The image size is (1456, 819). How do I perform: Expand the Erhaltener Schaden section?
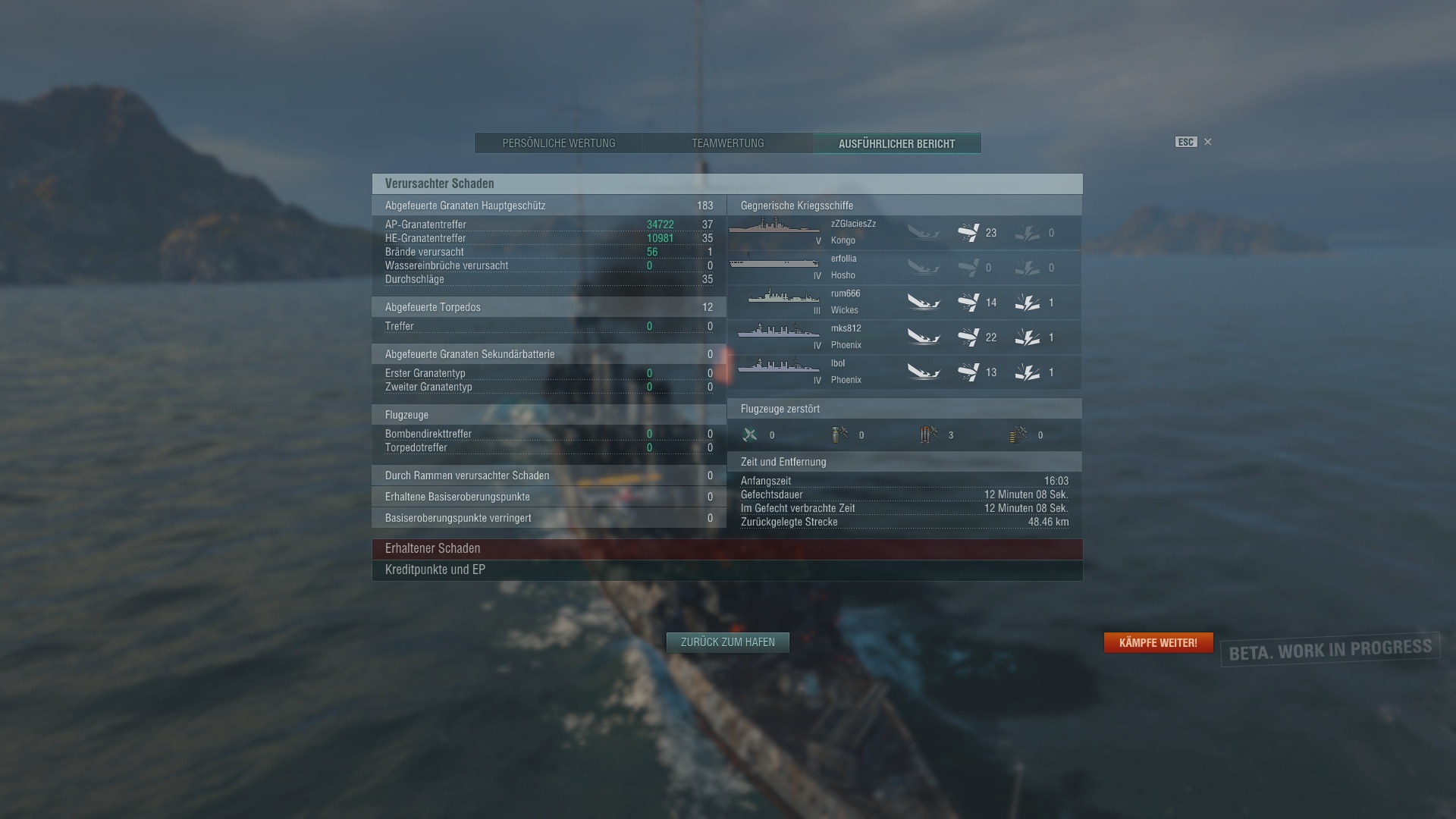coord(726,548)
